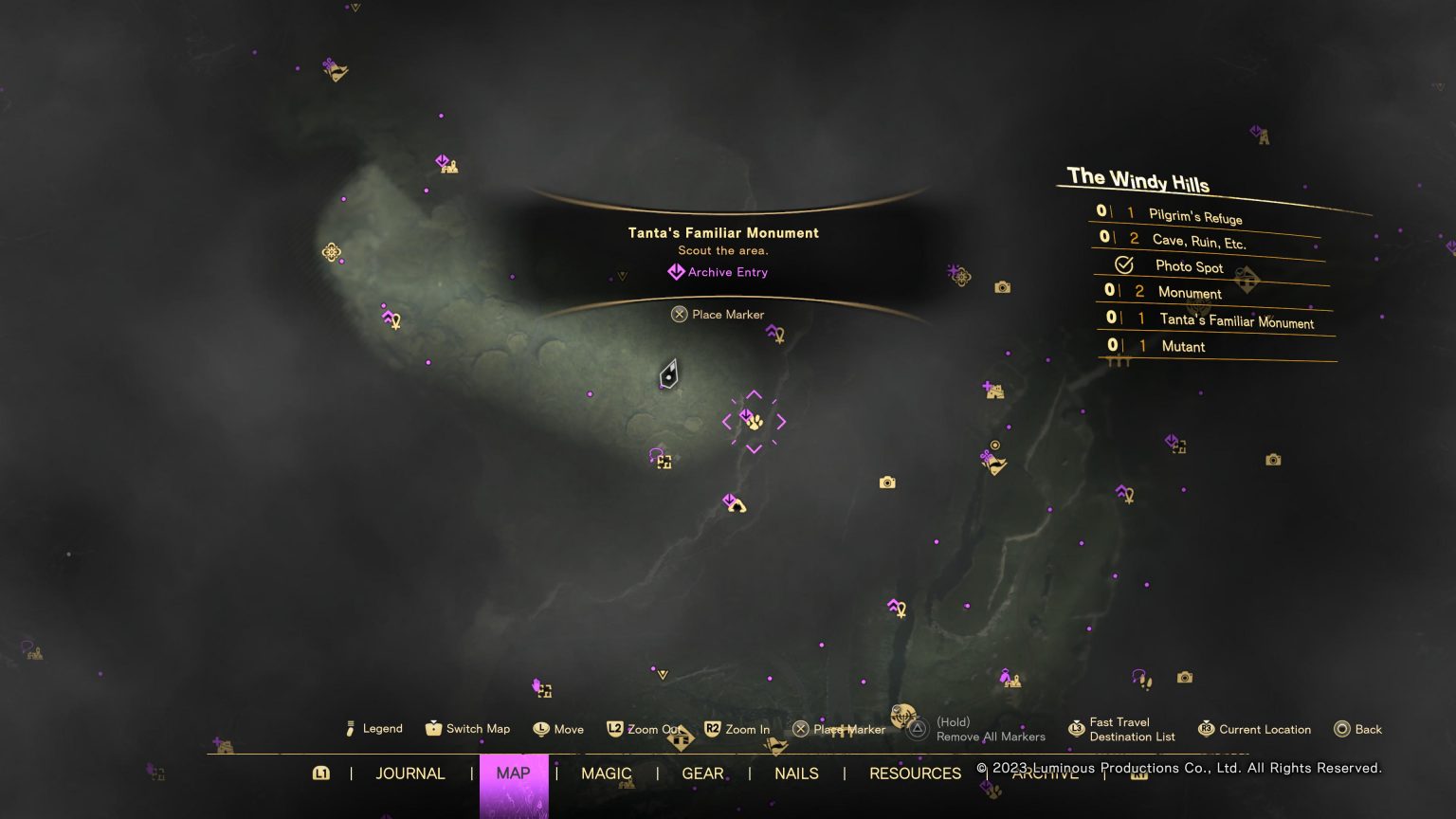Click the Current Location icon
Image resolution: width=1456 pixels, height=819 pixels.
pyautogui.click(x=1204, y=729)
